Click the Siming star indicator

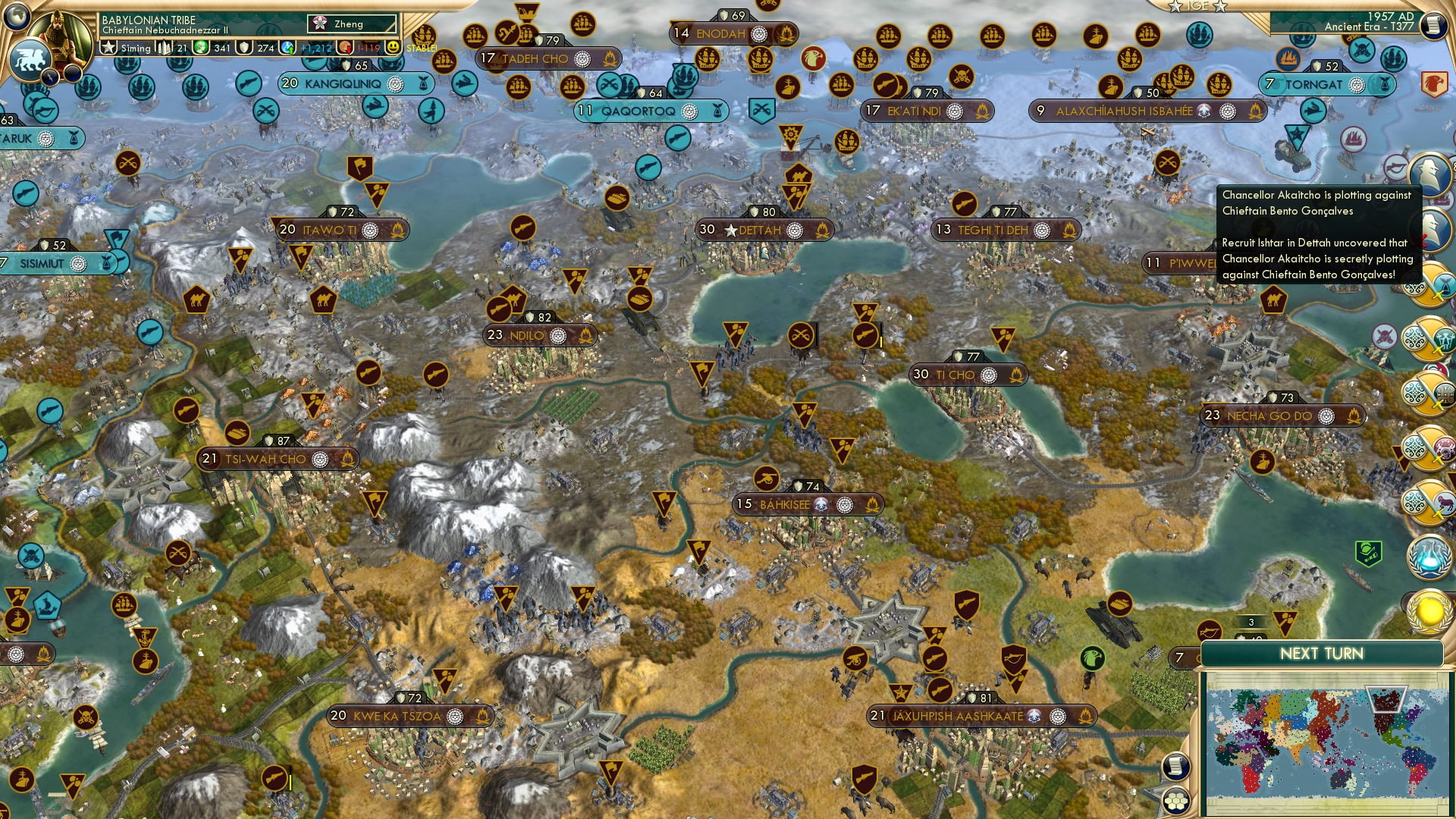pyautogui.click(x=109, y=48)
